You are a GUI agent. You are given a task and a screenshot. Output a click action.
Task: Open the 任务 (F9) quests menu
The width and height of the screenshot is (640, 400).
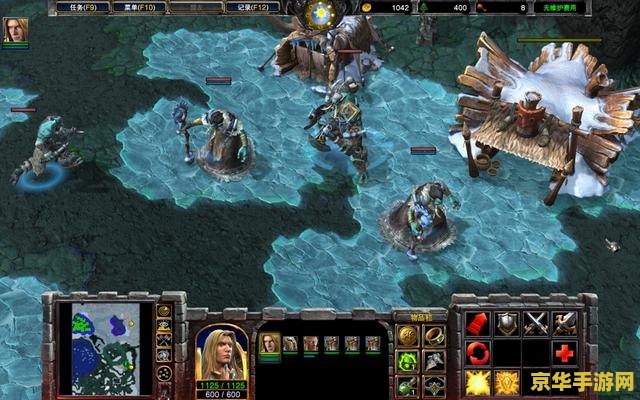point(81,7)
